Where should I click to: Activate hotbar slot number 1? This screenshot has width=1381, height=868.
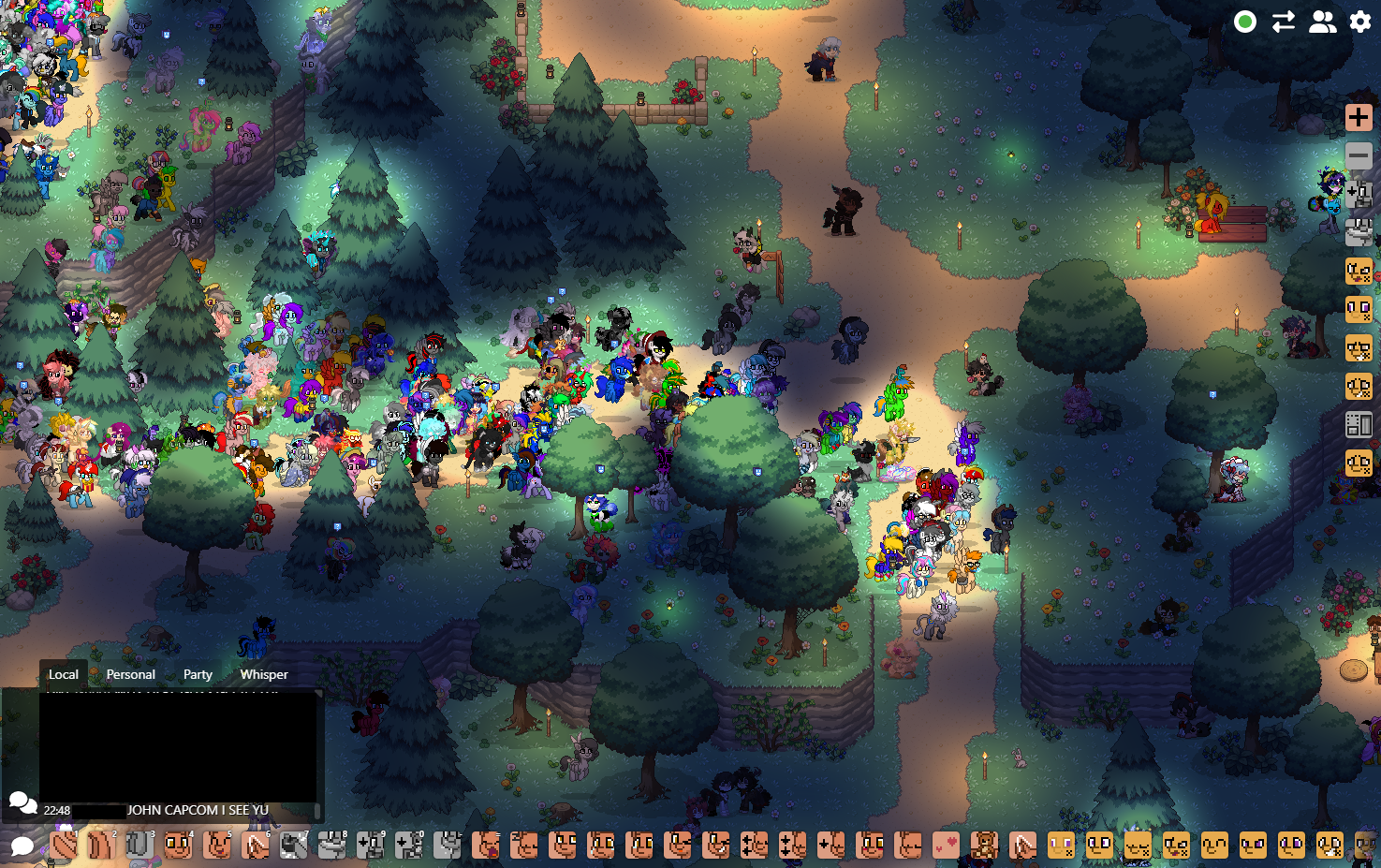pyautogui.click(x=64, y=846)
